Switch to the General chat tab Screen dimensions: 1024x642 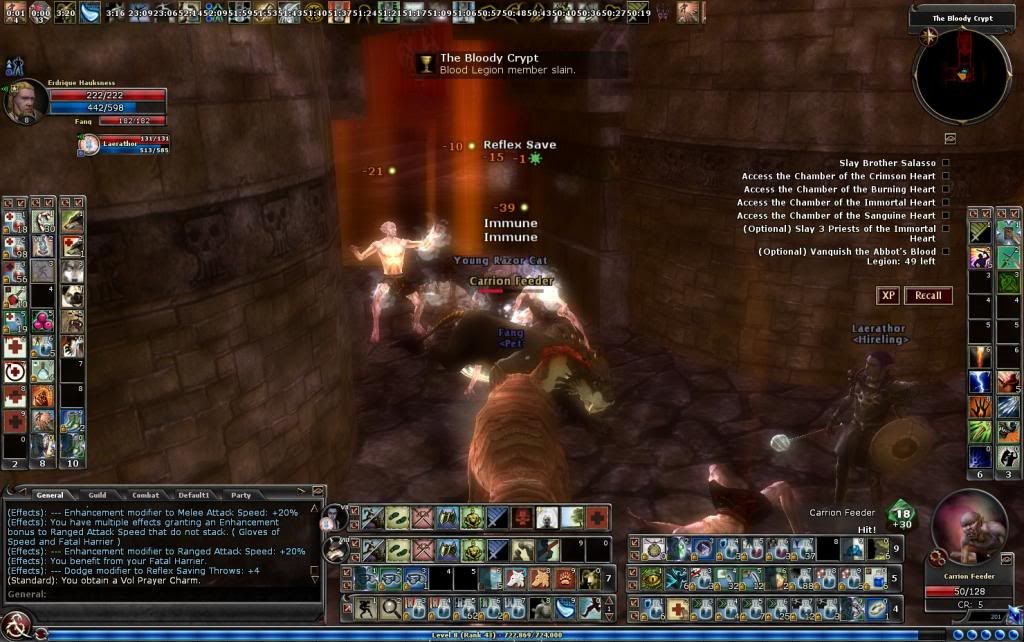(x=49, y=495)
